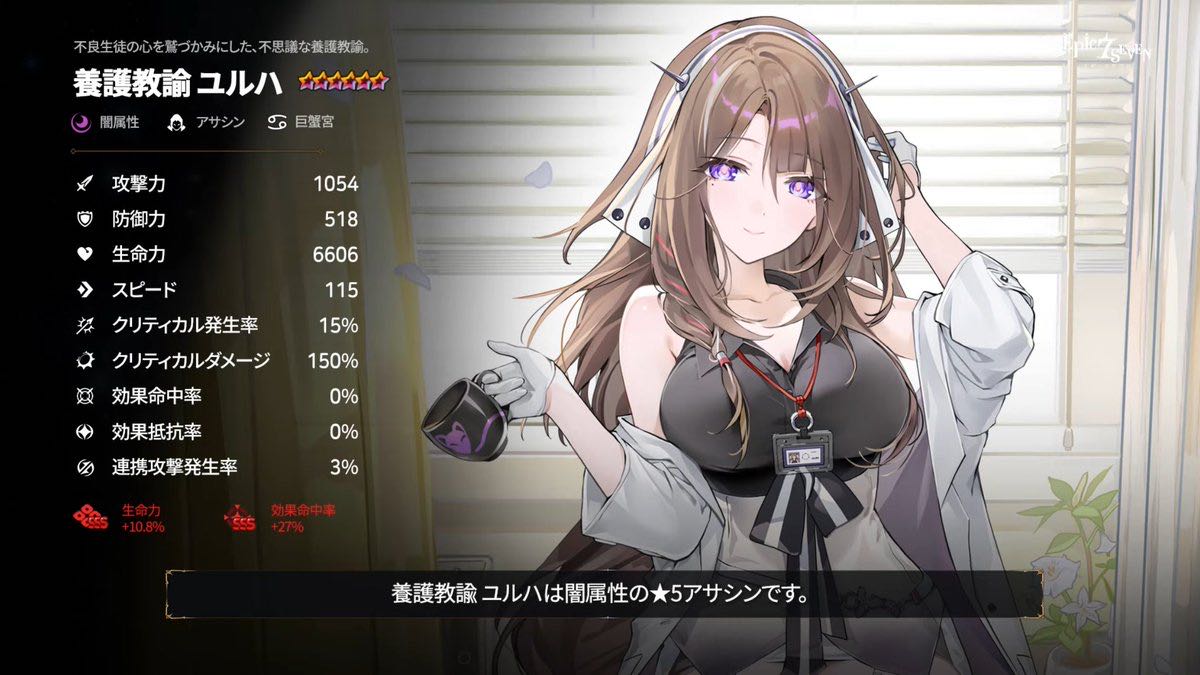Select the SSS 生命力 imprint icon

(90, 517)
